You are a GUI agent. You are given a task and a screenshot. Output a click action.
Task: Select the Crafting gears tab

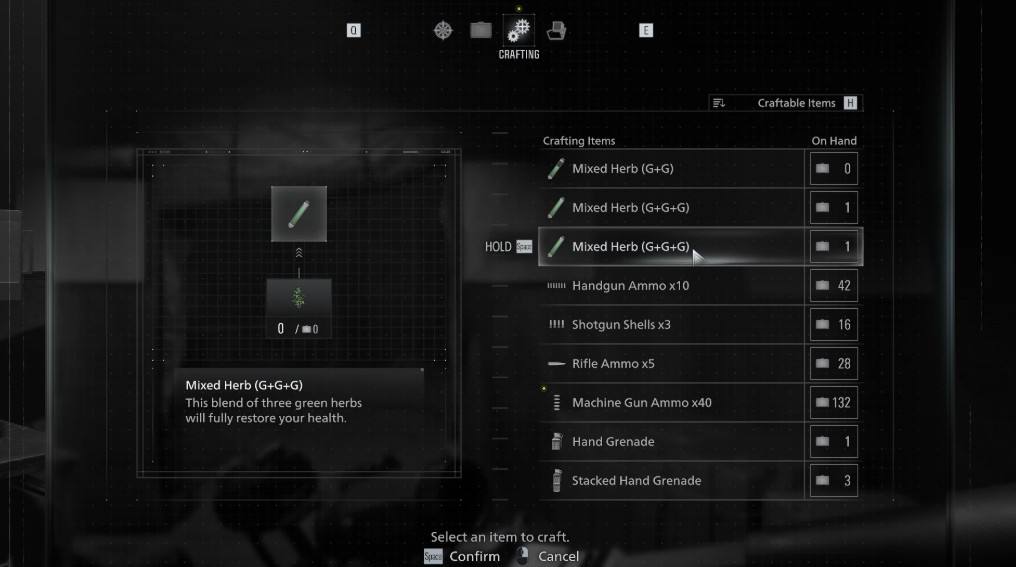(519, 30)
